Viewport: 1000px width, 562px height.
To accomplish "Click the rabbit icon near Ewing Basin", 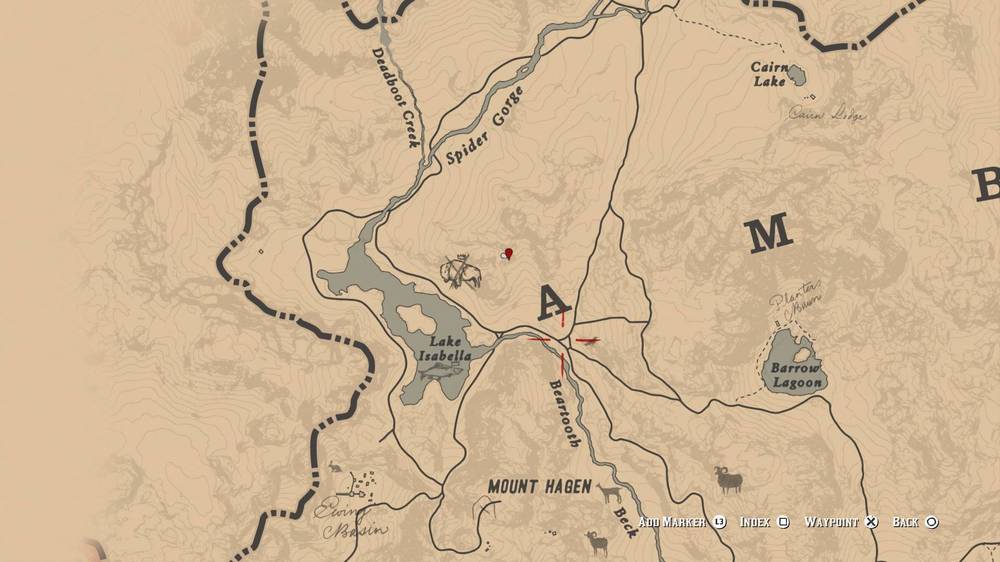I will (x=333, y=467).
